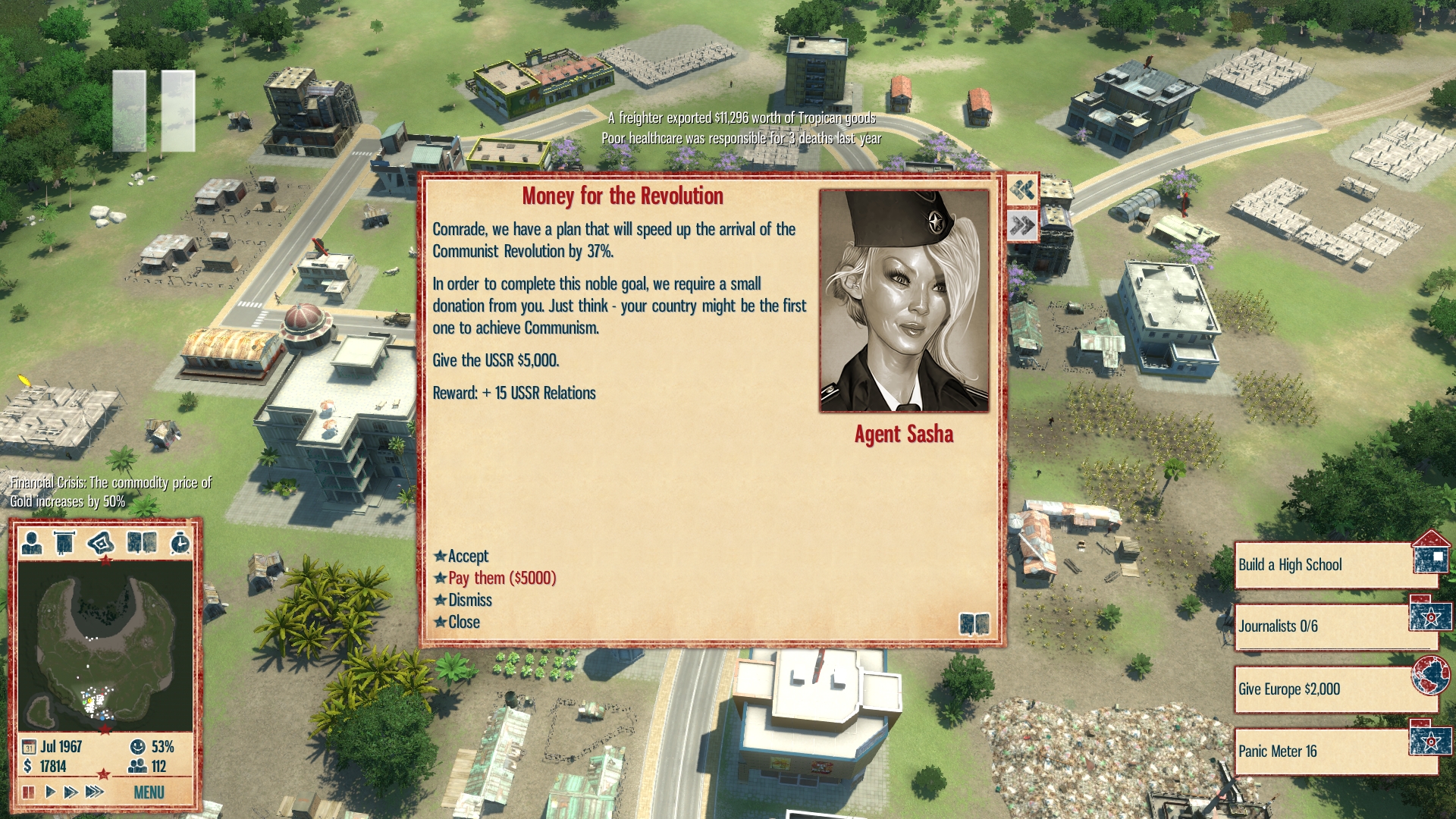Viewport: 1456px width, 819px height.
Task: Set game to normal play speed
Action: (x=50, y=792)
